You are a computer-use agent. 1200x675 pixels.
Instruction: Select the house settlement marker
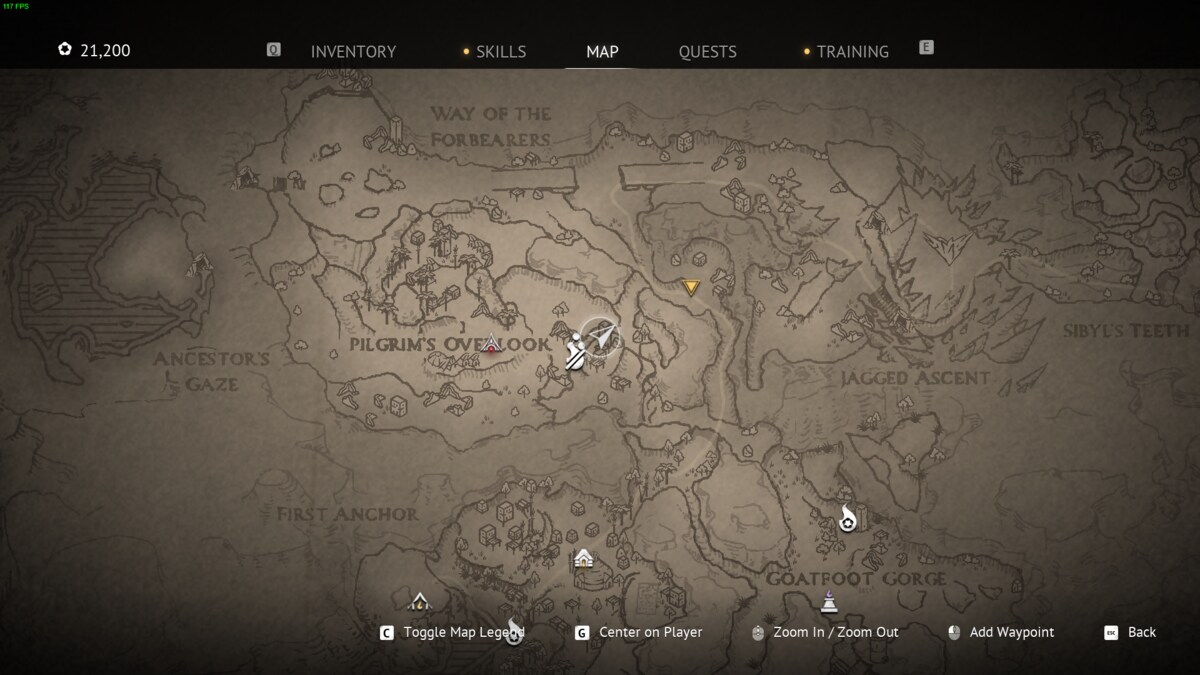(x=583, y=558)
